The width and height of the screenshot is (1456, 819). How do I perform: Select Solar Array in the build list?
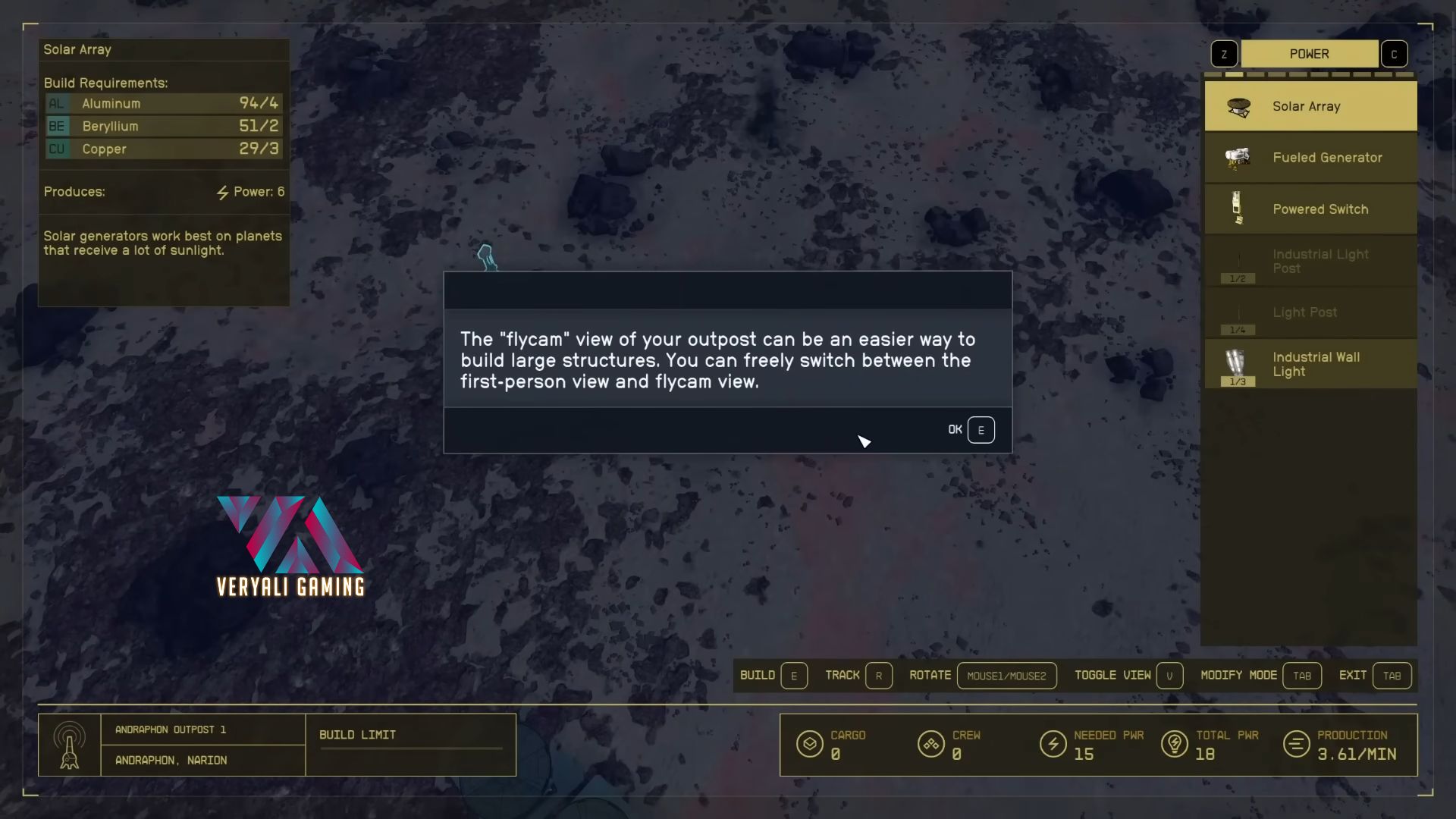point(1310,107)
